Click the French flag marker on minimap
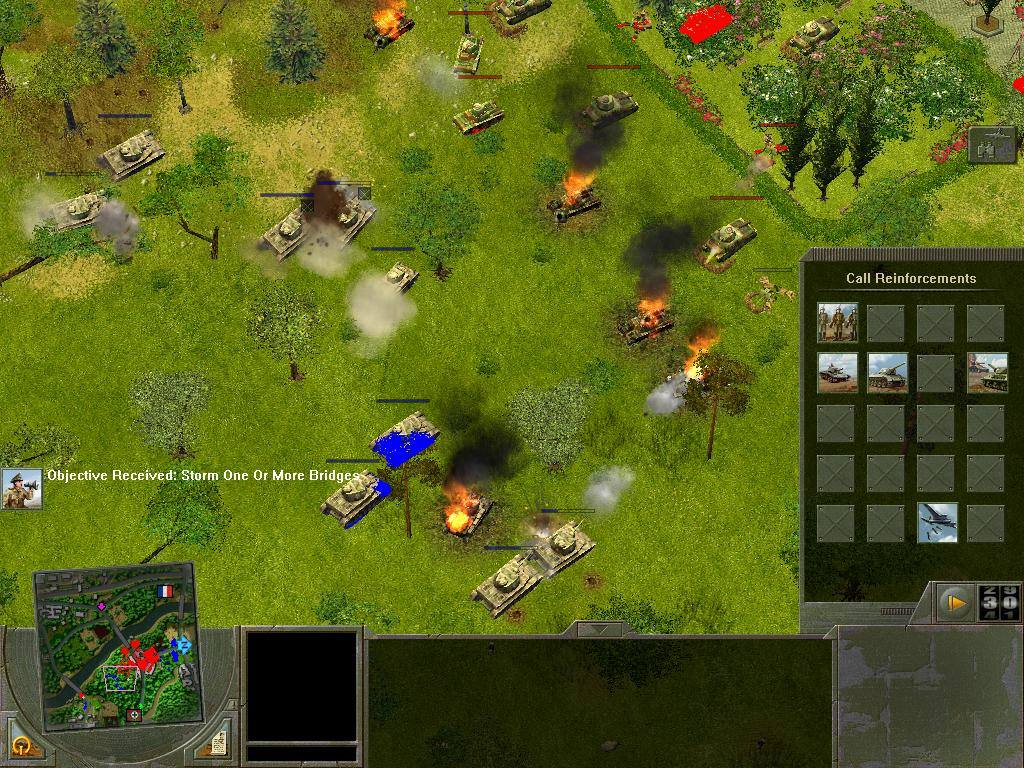1024x768 pixels. click(x=165, y=591)
